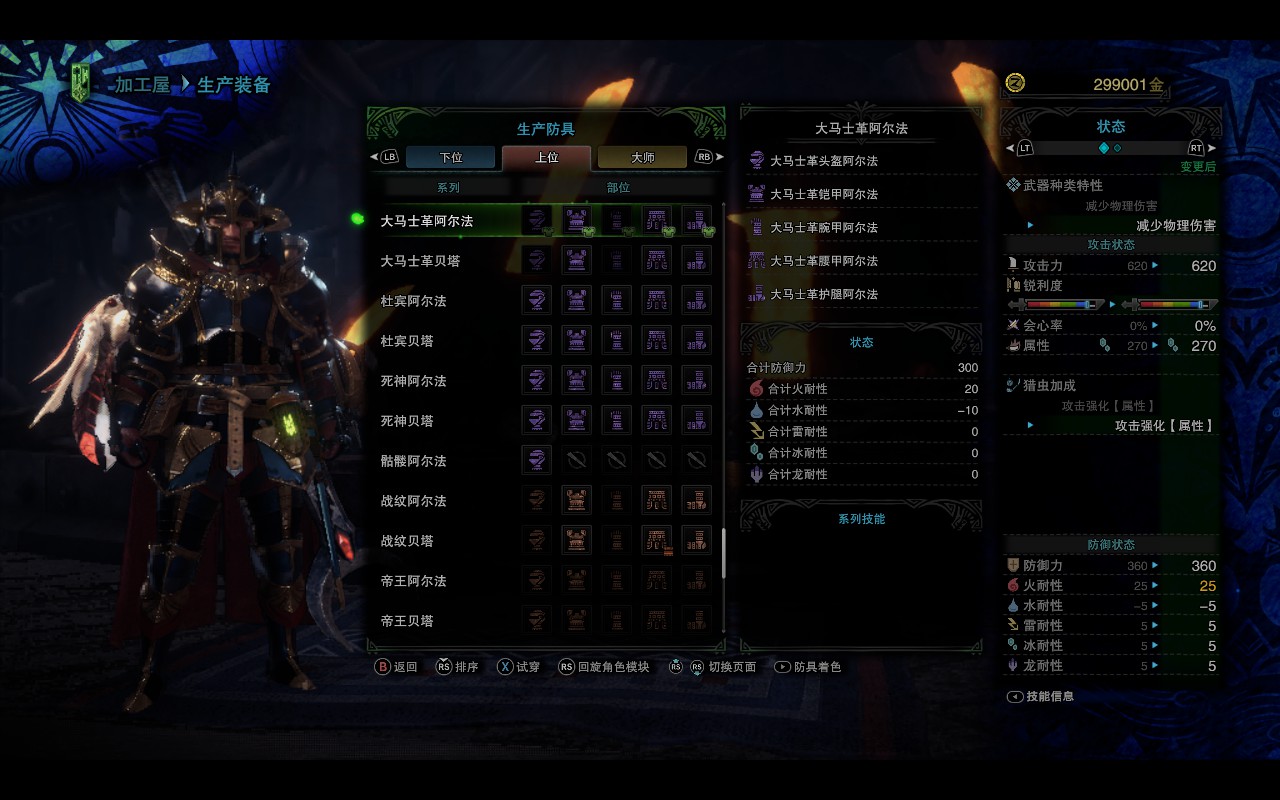Select the 大马士革阿尔法 armor series row
This screenshot has width=1280, height=800.
click(x=427, y=221)
